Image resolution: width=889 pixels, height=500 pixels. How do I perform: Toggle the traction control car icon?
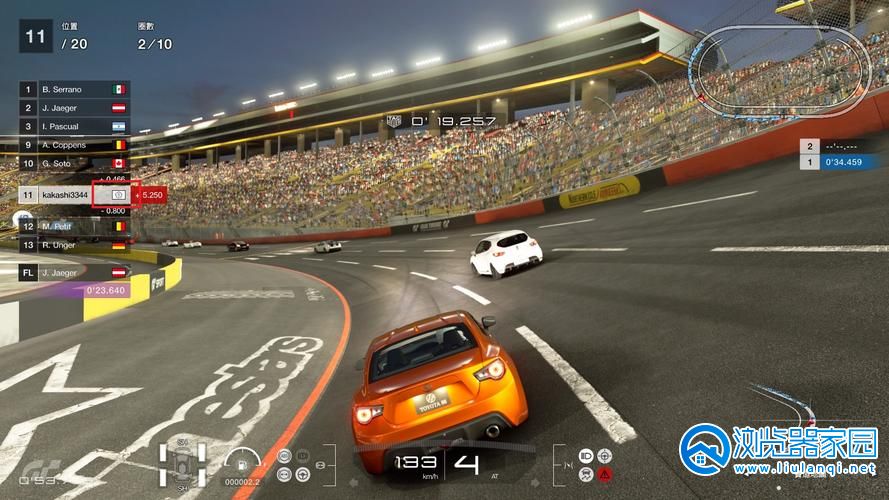click(585, 474)
